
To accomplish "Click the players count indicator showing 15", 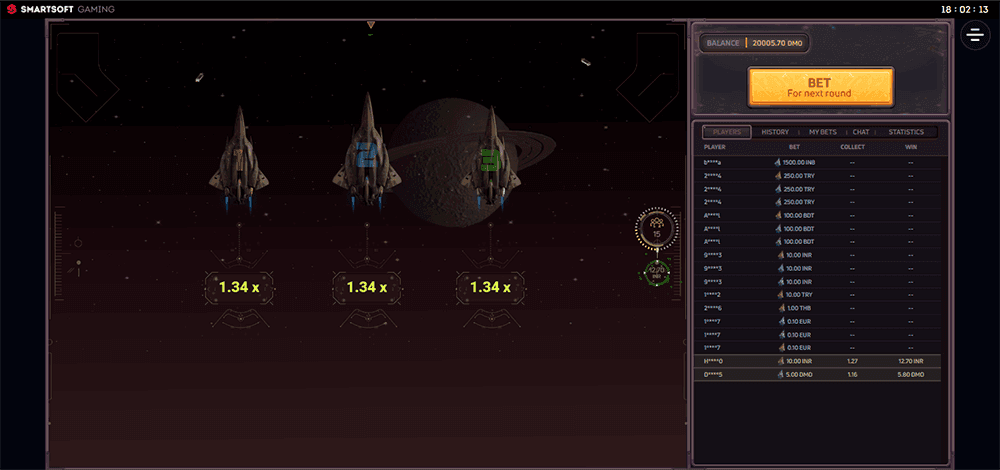I will (x=656, y=229).
